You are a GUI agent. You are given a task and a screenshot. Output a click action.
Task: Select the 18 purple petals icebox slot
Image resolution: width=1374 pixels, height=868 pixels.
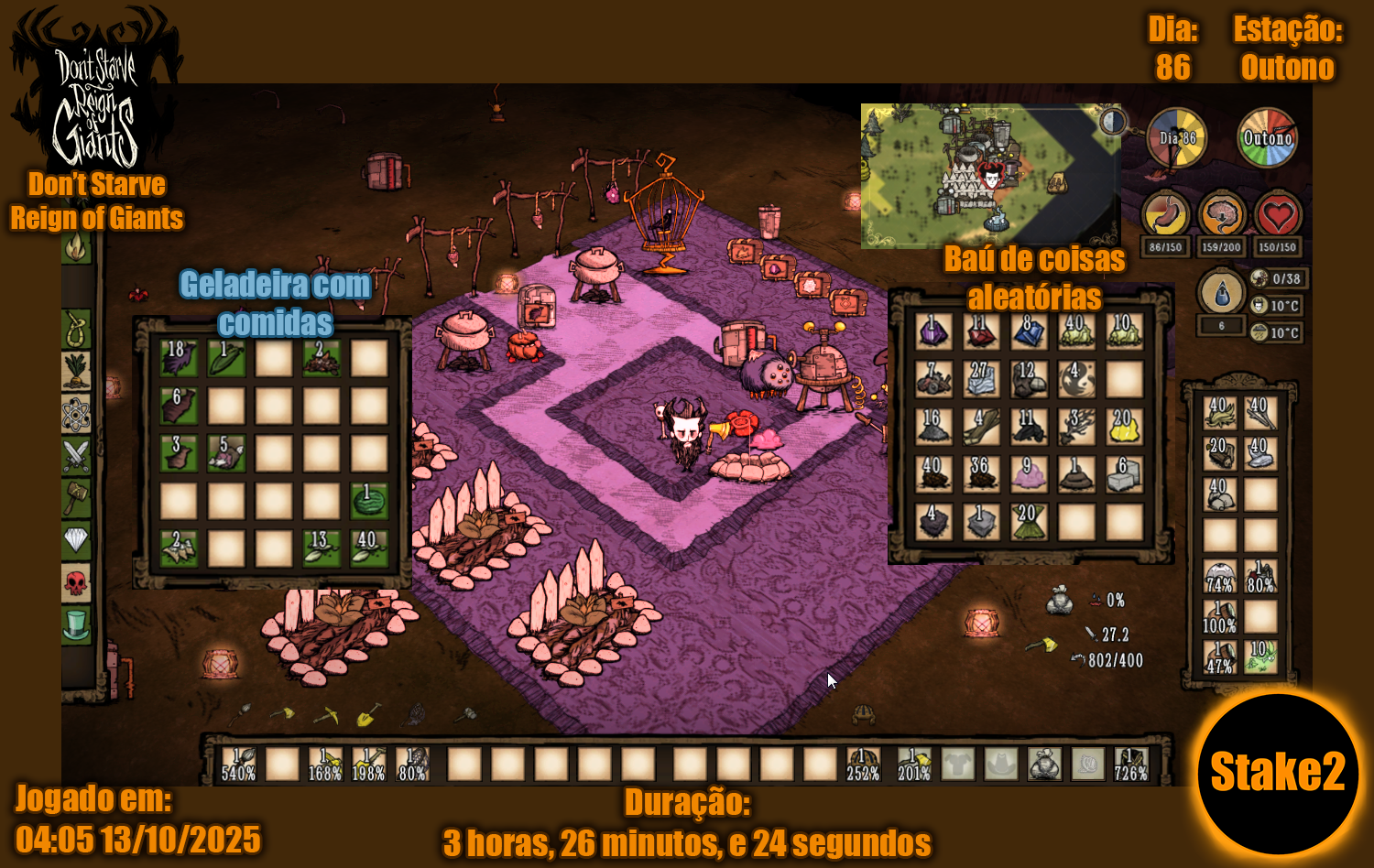point(179,357)
